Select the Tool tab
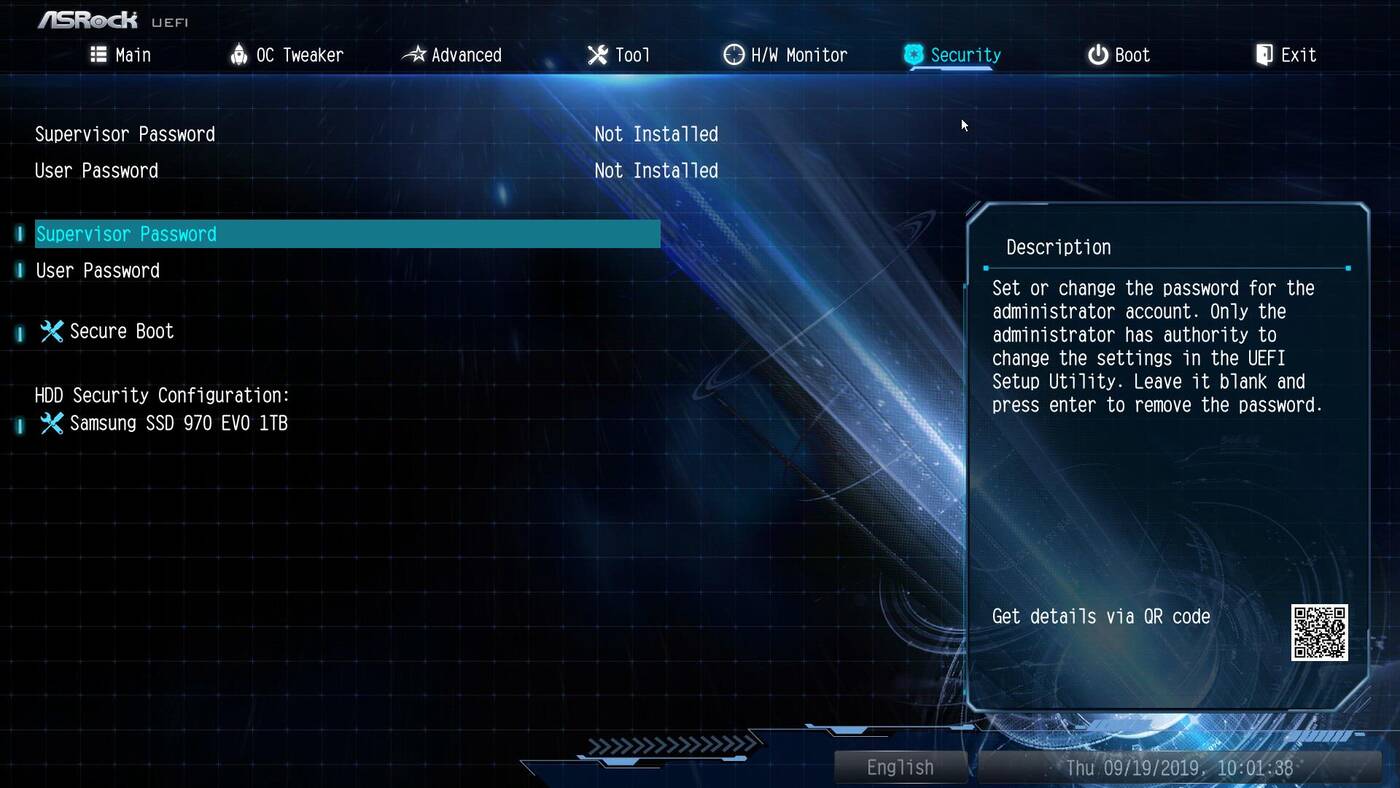 (x=619, y=55)
